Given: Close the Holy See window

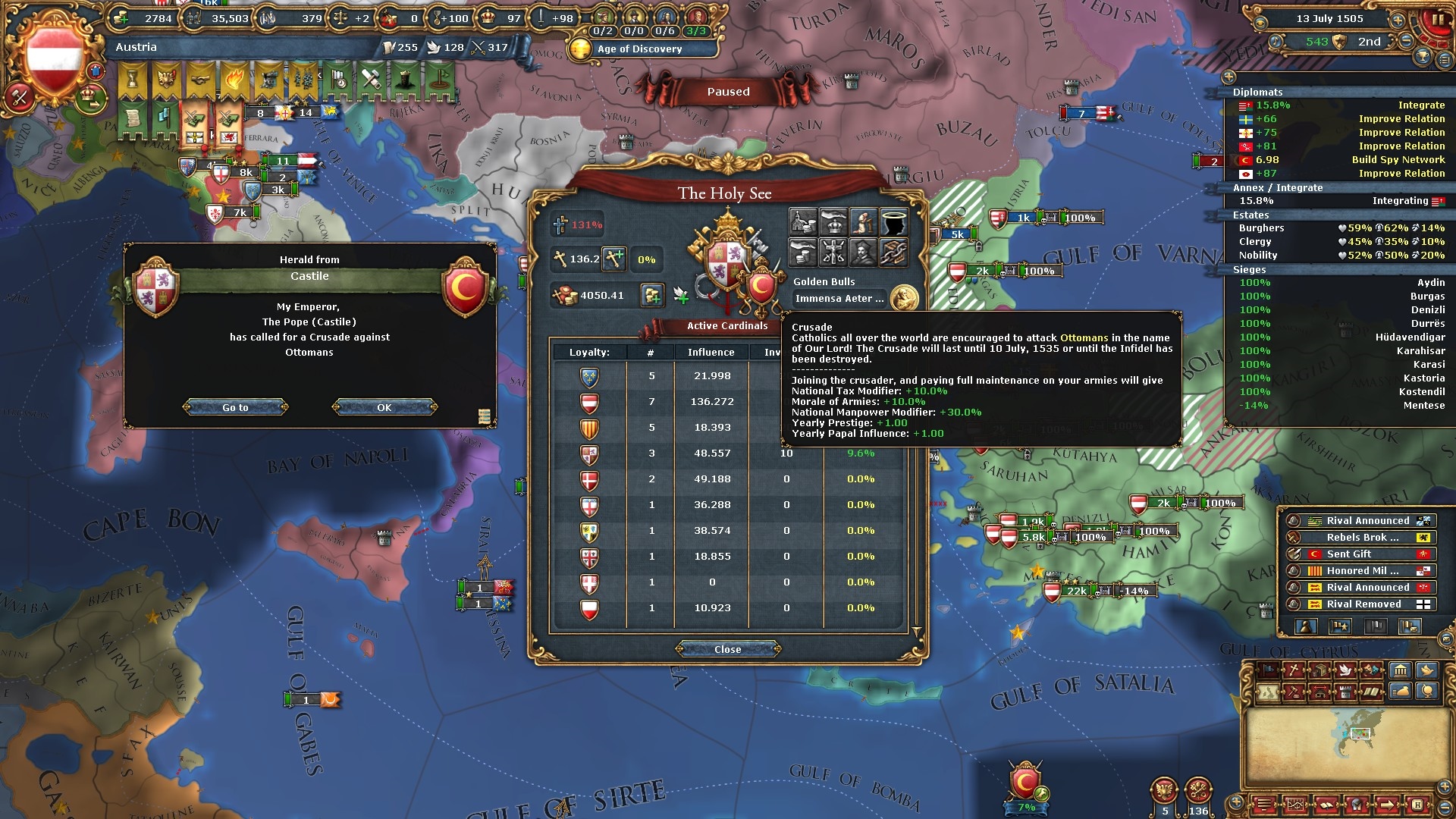Looking at the screenshot, I should tap(727, 649).
